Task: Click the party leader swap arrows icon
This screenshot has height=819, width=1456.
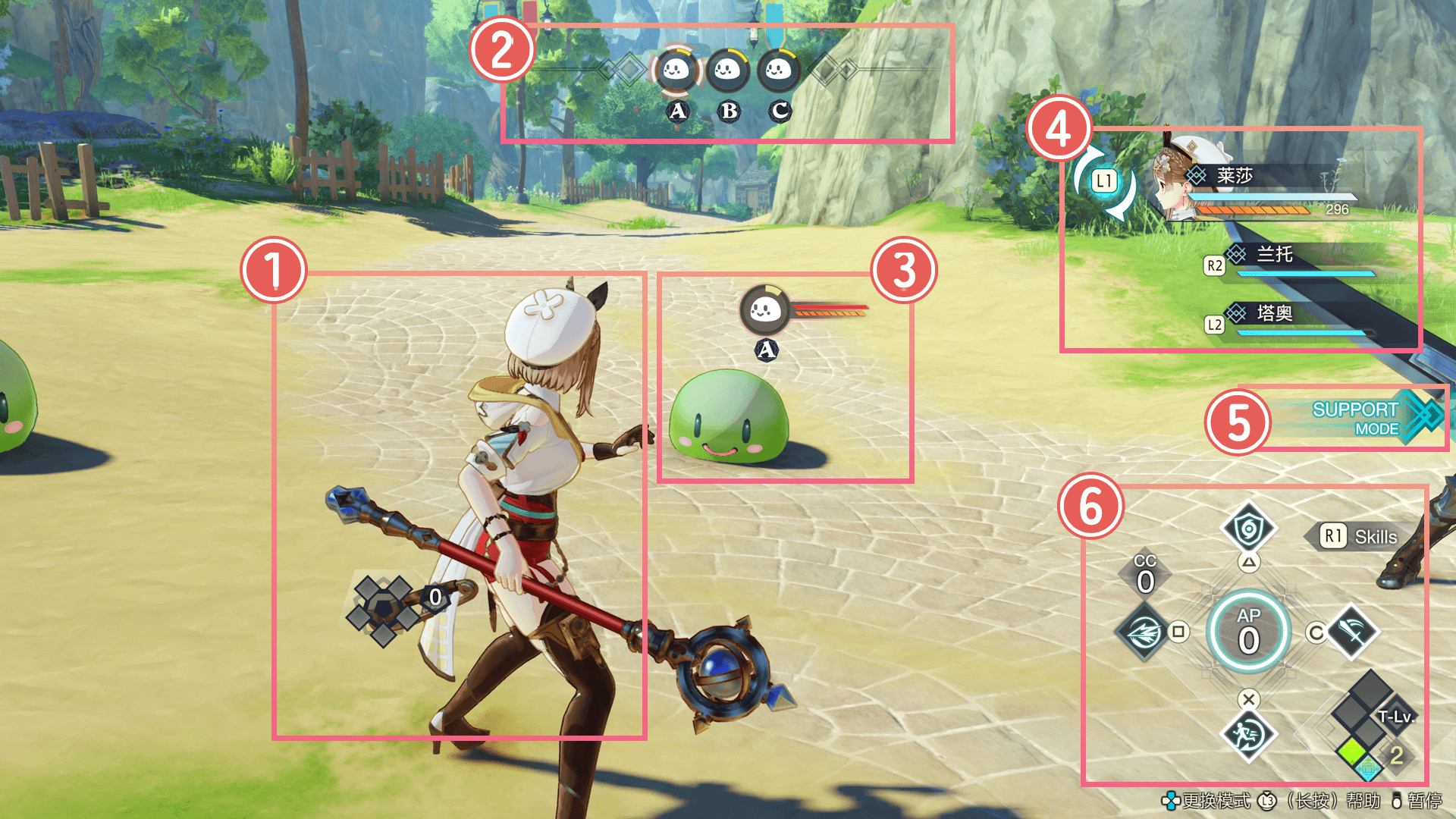Action: (1104, 181)
